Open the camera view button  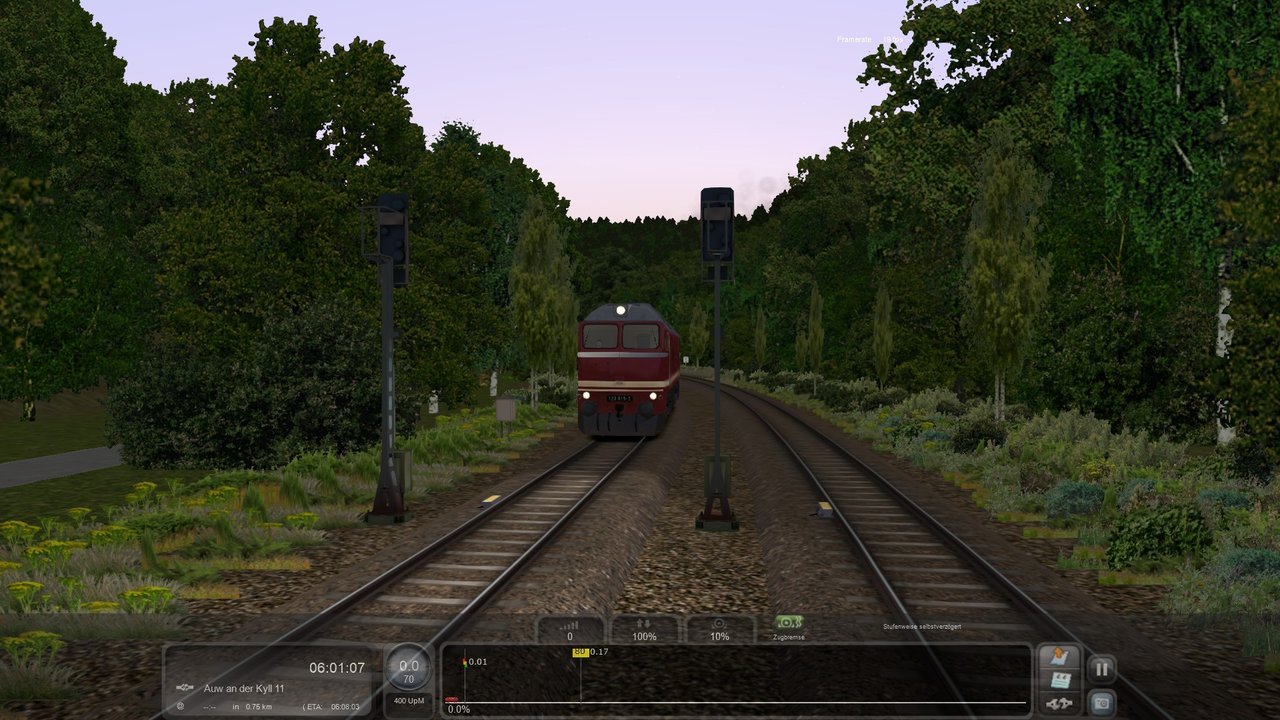click(x=1101, y=703)
